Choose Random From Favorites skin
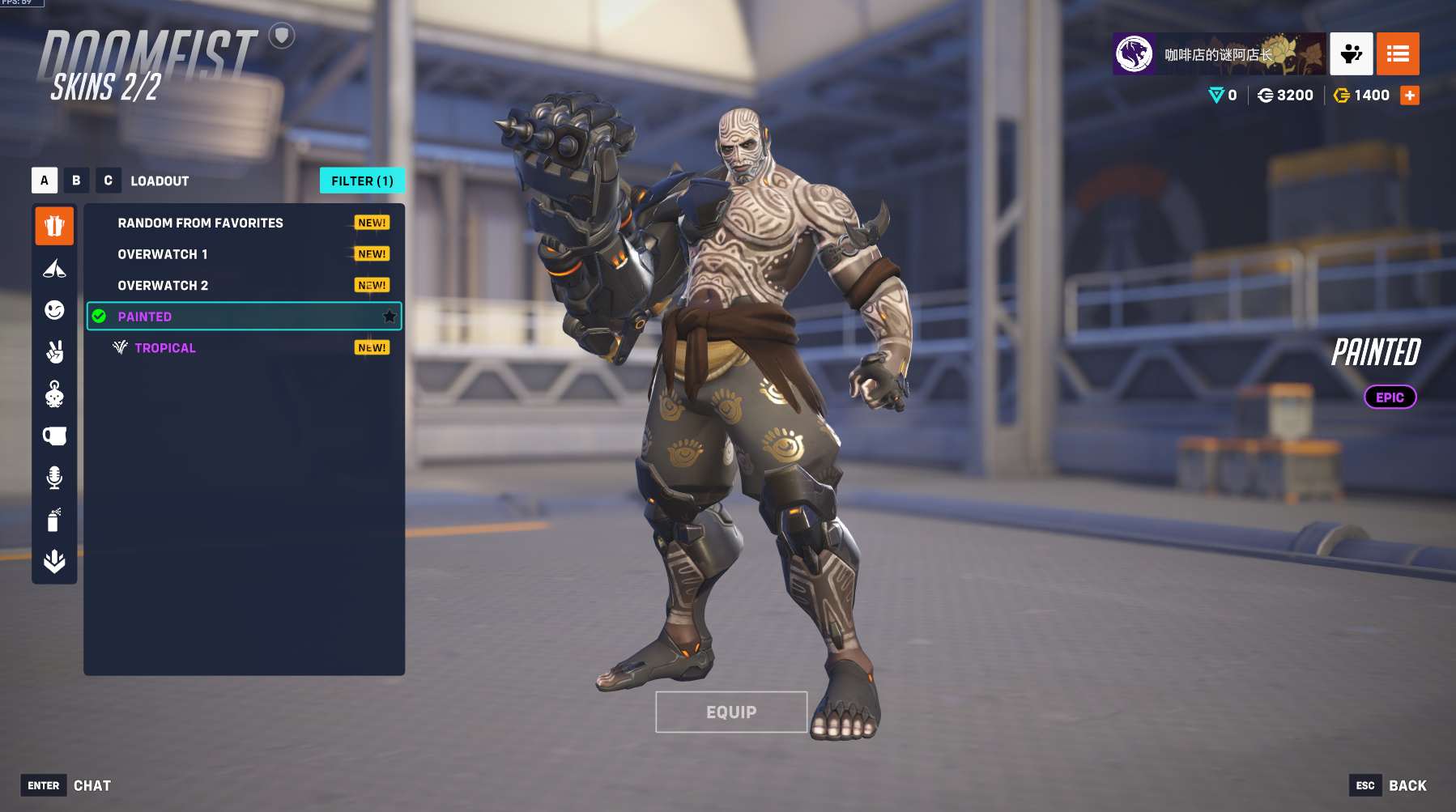The height and width of the screenshot is (812, 1456). tap(200, 223)
